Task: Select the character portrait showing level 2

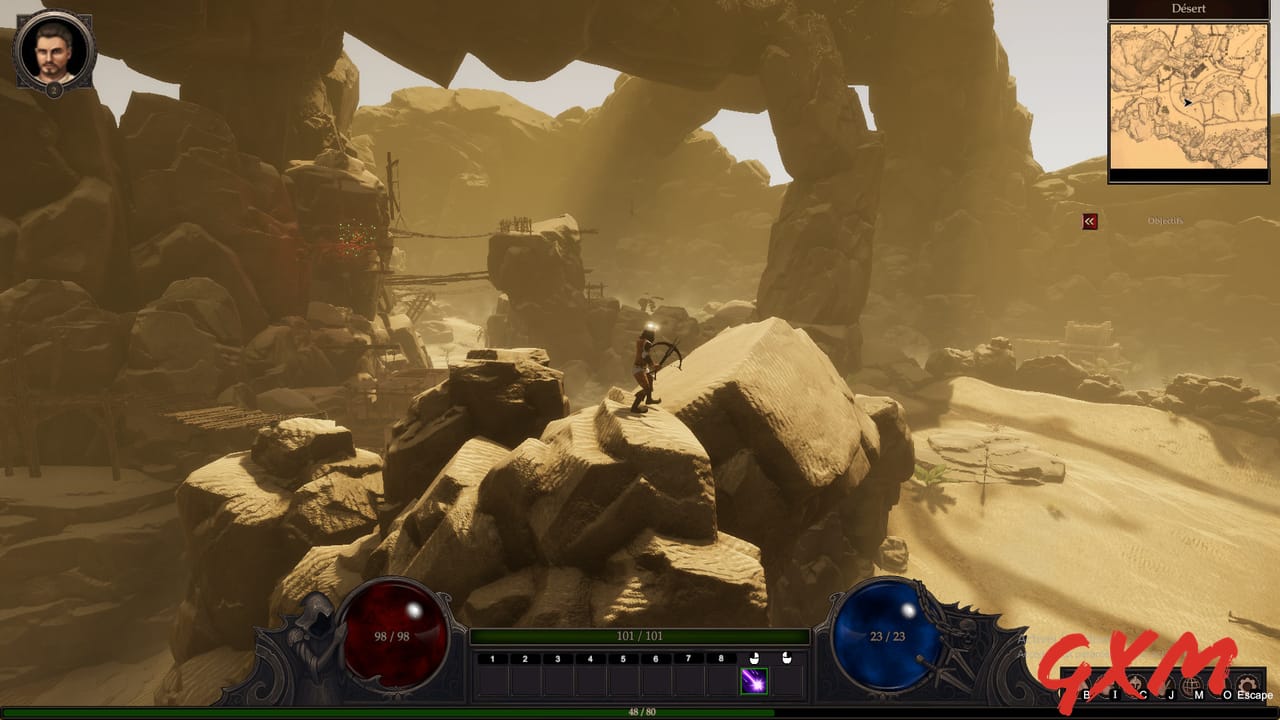Action: pyautogui.click(x=52, y=48)
